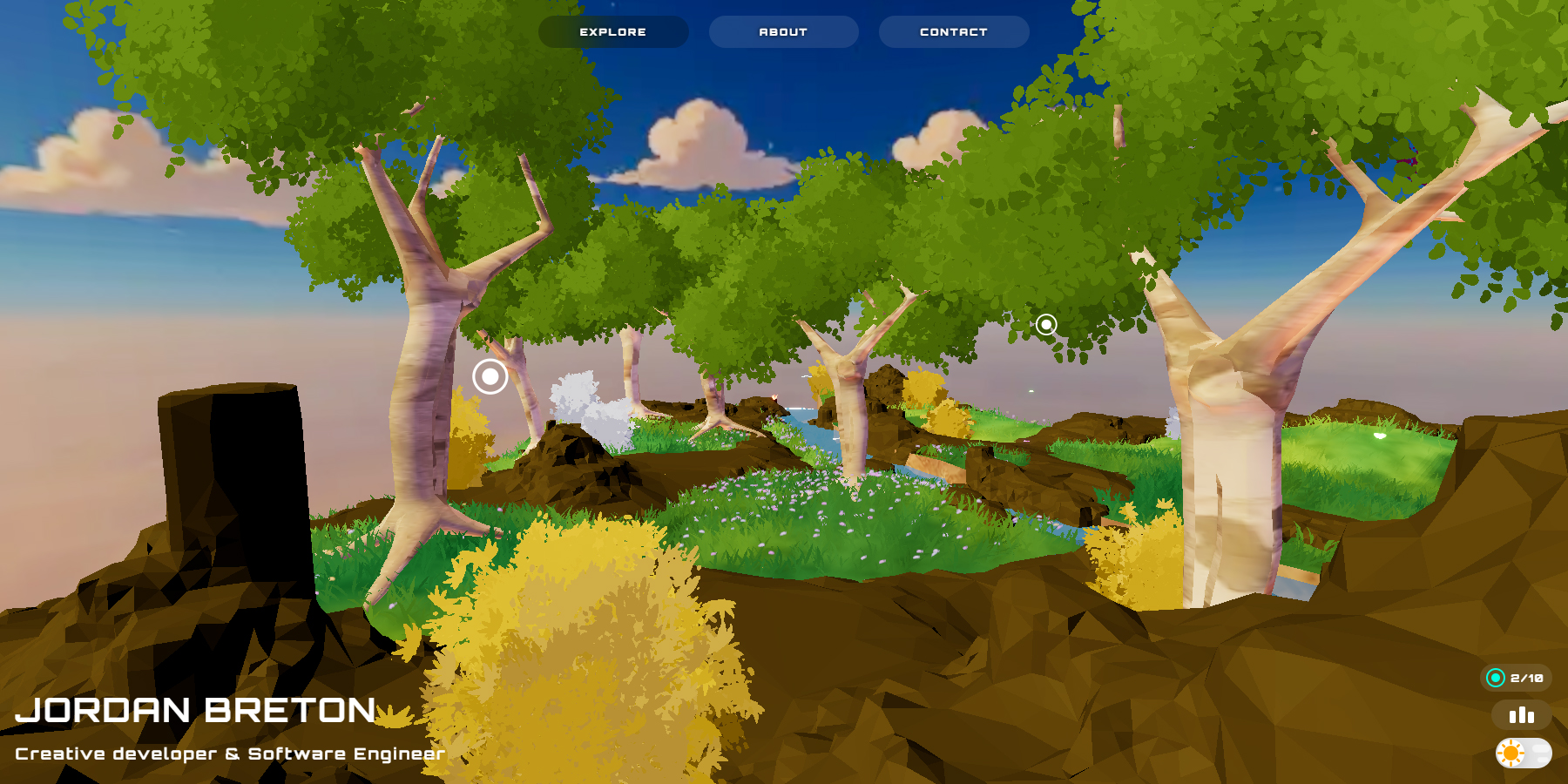The width and height of the screenshot is (1568, 784).
Task: Switch the sun day/night toggle
Action: coord(1523,753)
